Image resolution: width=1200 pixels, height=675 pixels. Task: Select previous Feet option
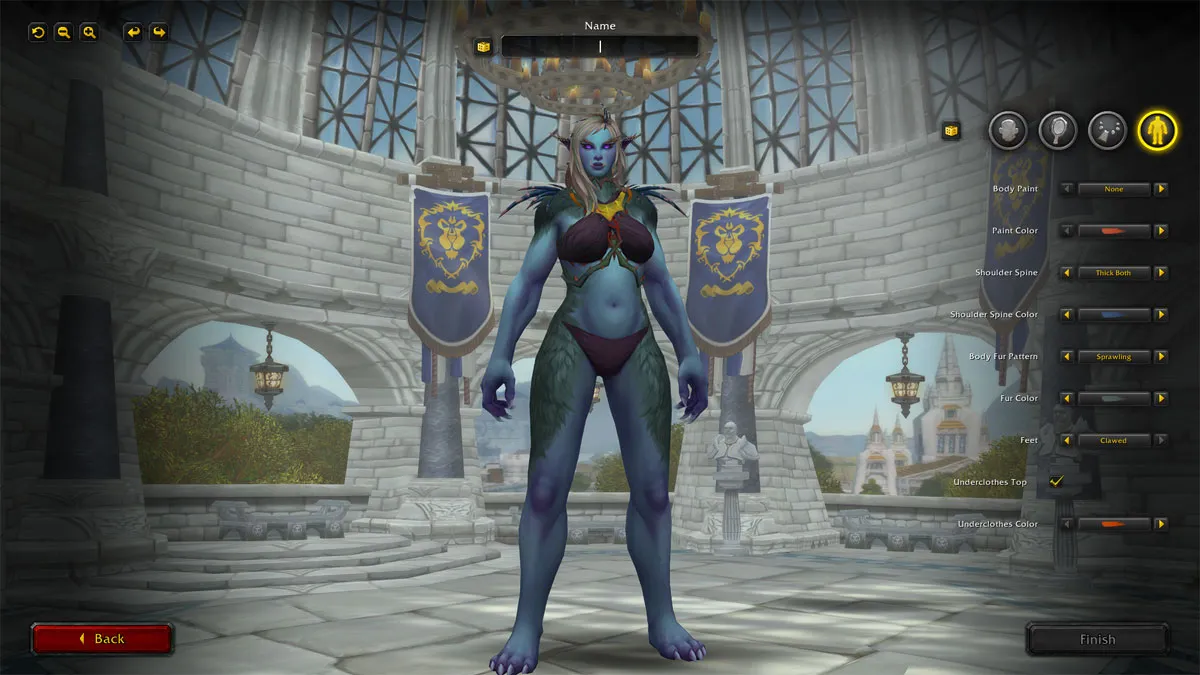[x=1067, y=440]
